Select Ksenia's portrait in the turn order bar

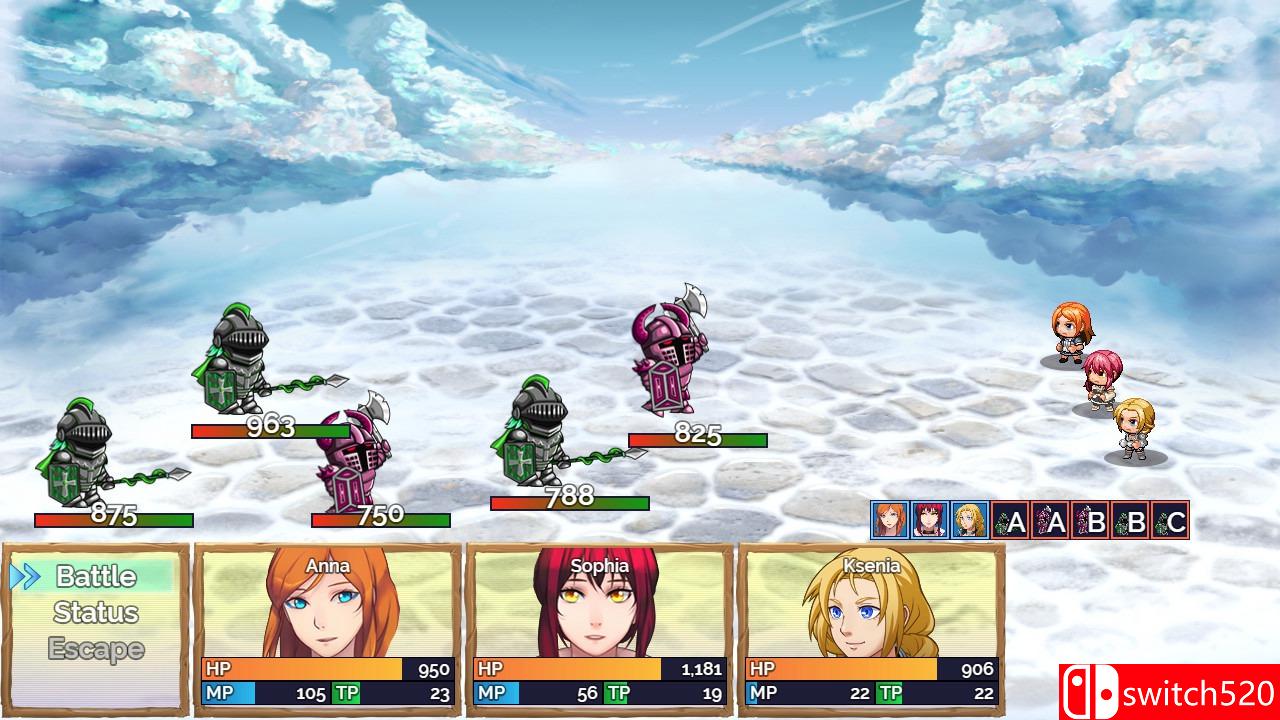pyautogui.click(x=969, y=520)
